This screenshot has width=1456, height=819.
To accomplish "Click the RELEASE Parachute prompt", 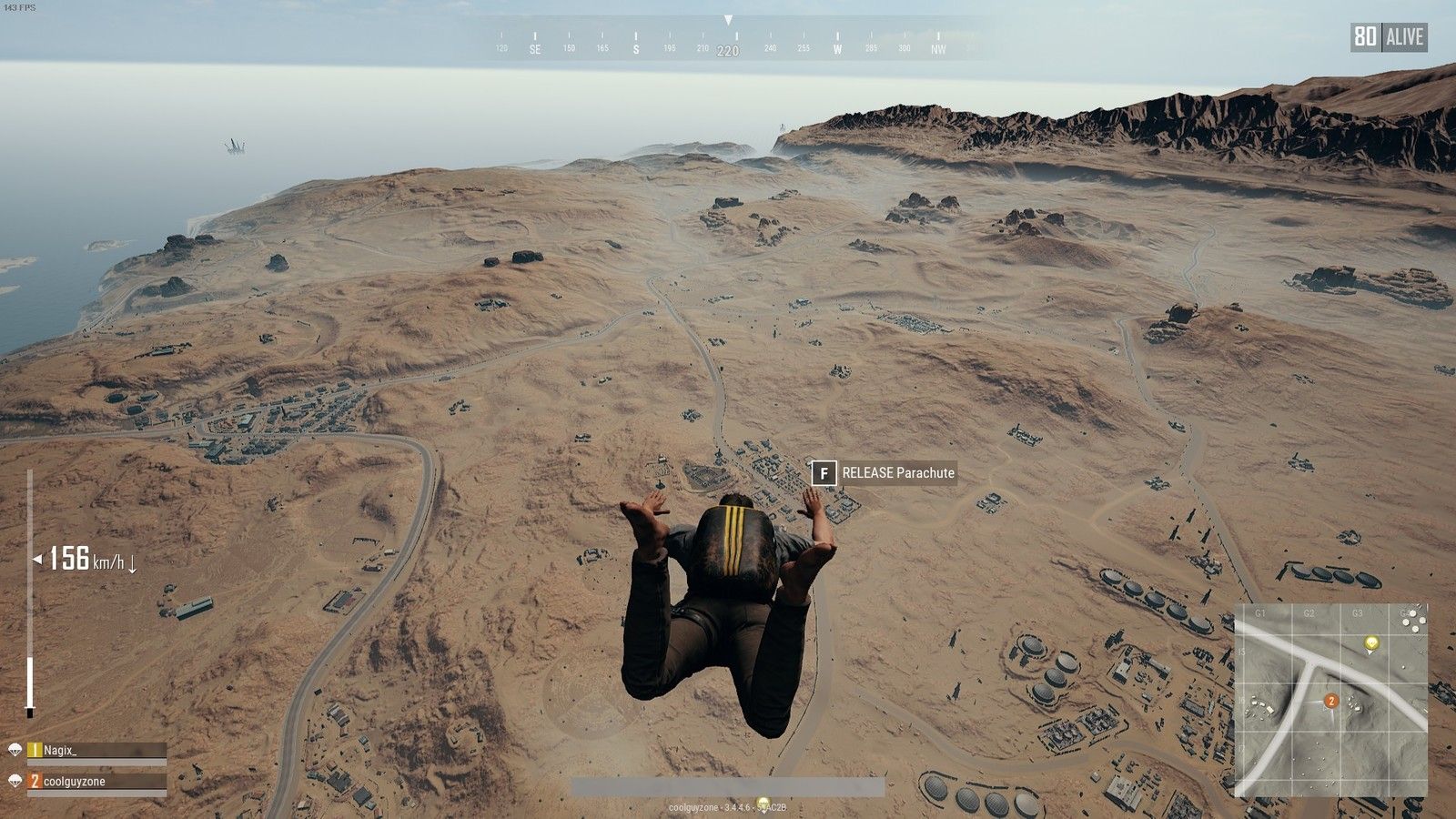I will (x=896, y=473).
